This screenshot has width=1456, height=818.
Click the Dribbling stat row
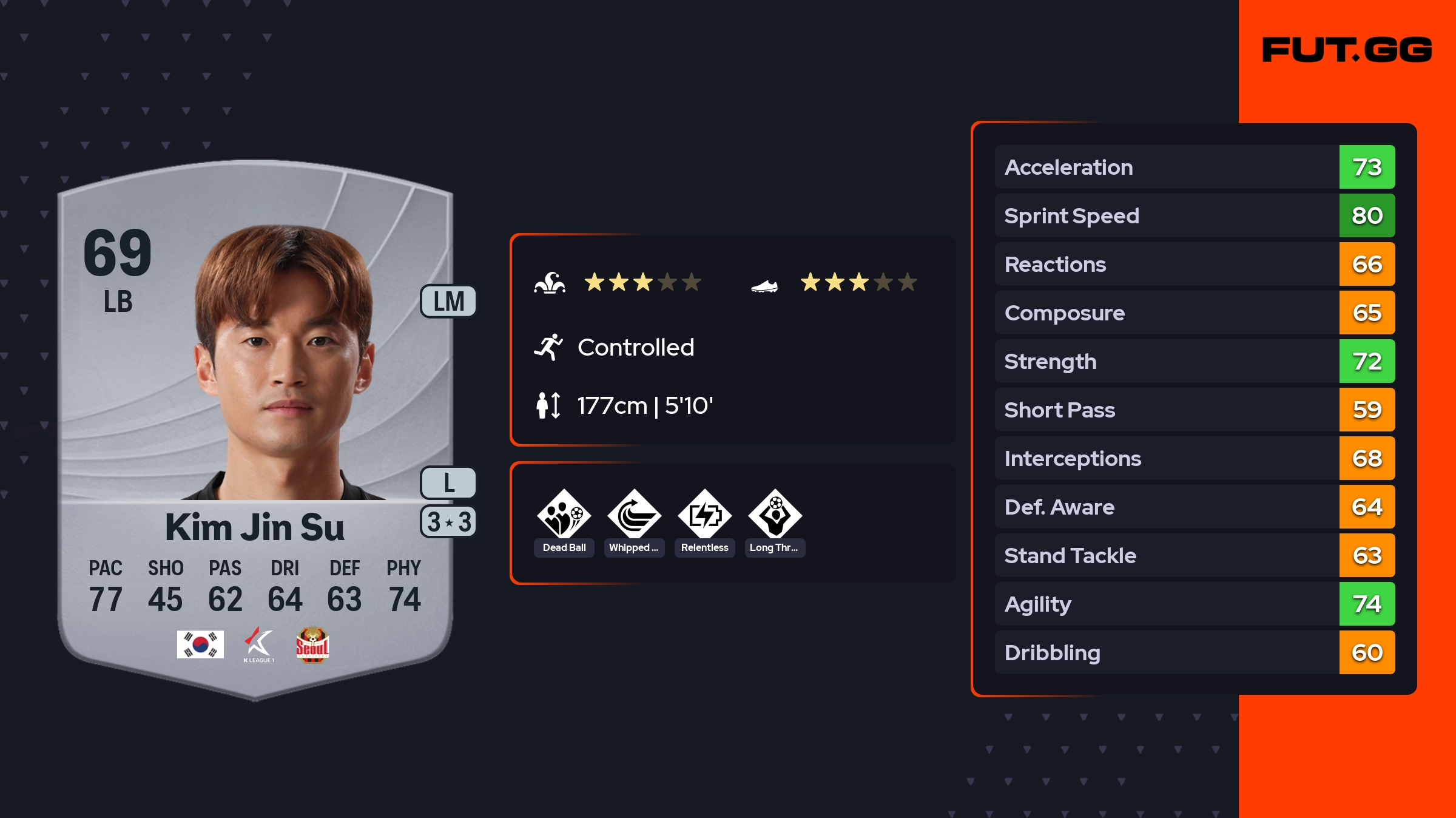click(x=1194, y=652)
